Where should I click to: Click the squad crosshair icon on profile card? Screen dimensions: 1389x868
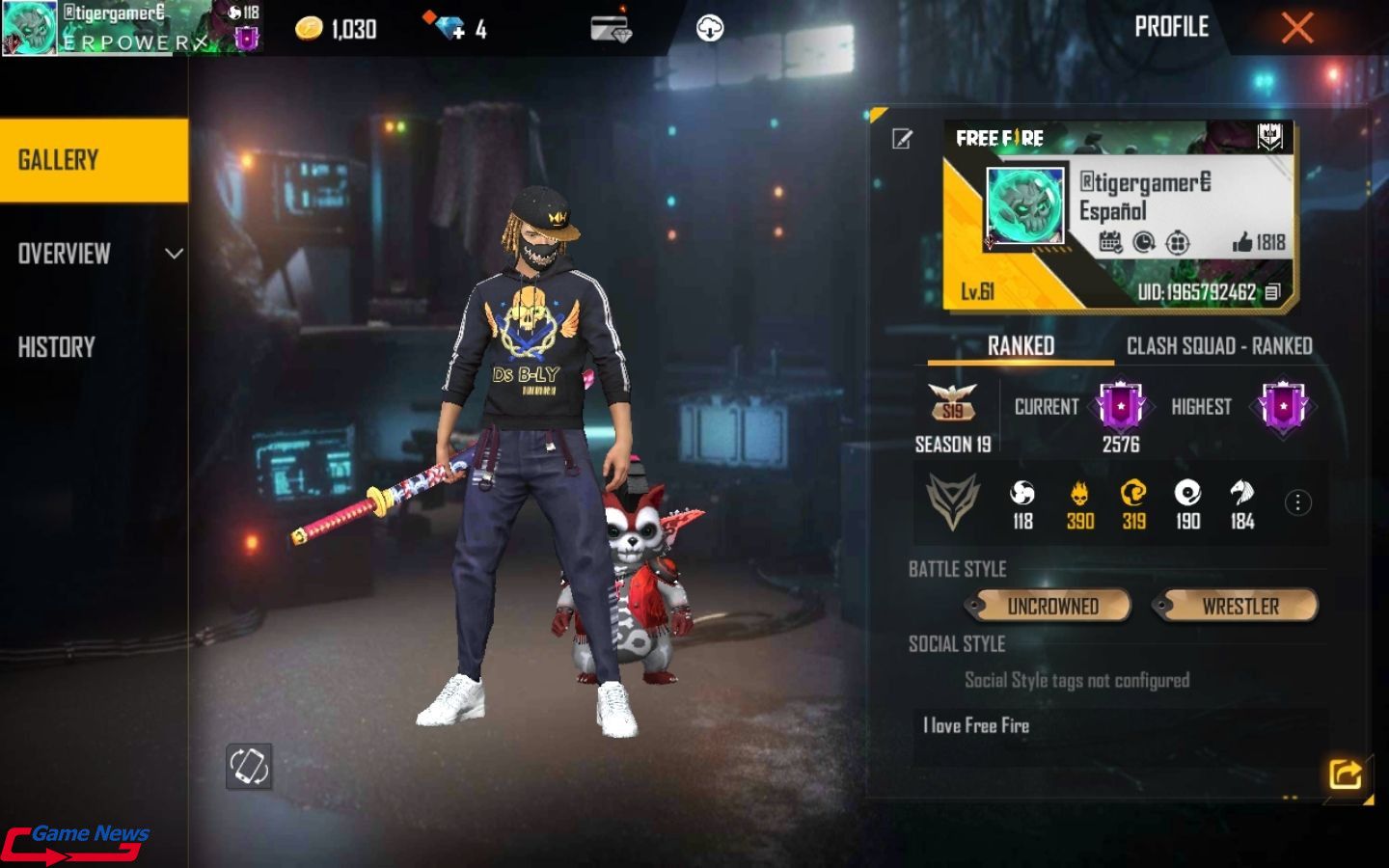[1178, 243]
